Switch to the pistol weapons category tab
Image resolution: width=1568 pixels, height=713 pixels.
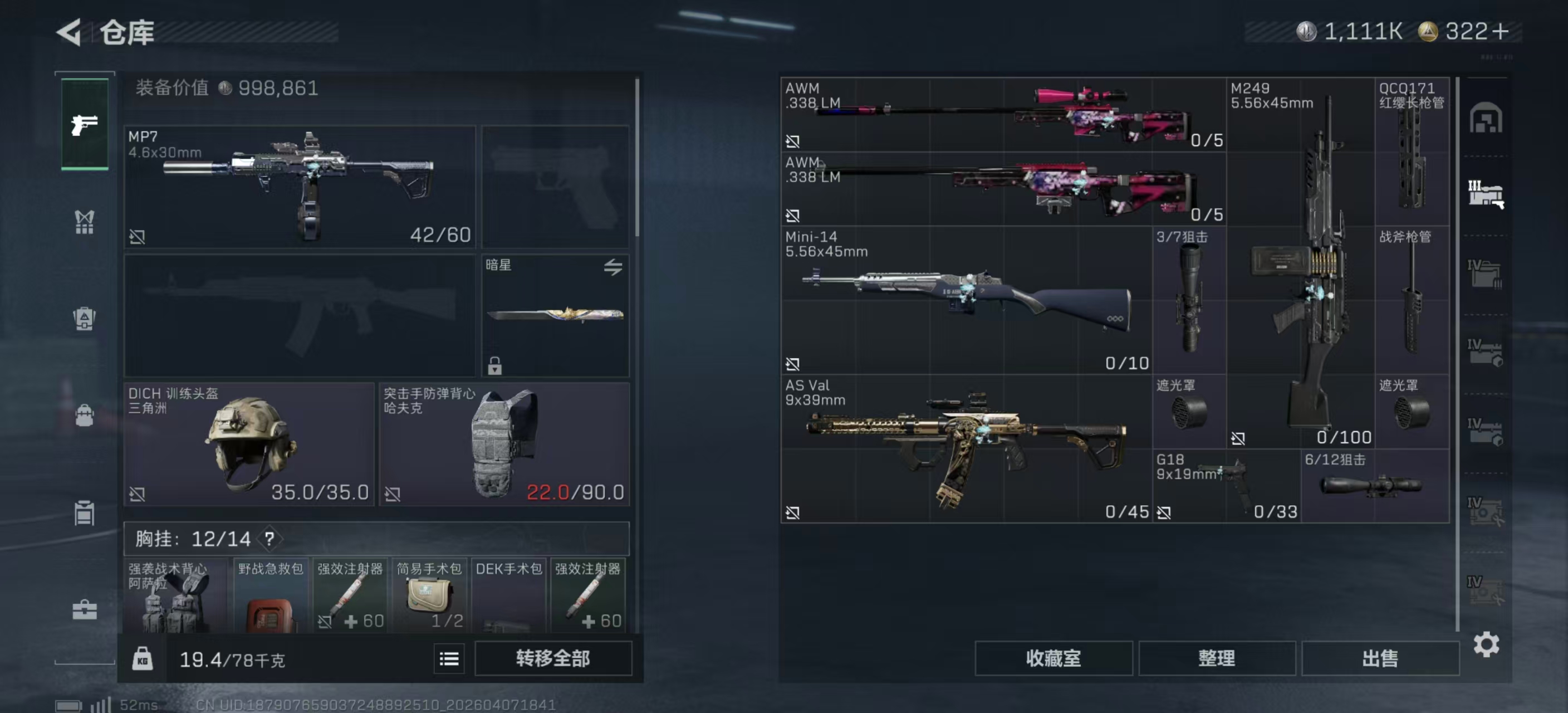pos(85,124)
